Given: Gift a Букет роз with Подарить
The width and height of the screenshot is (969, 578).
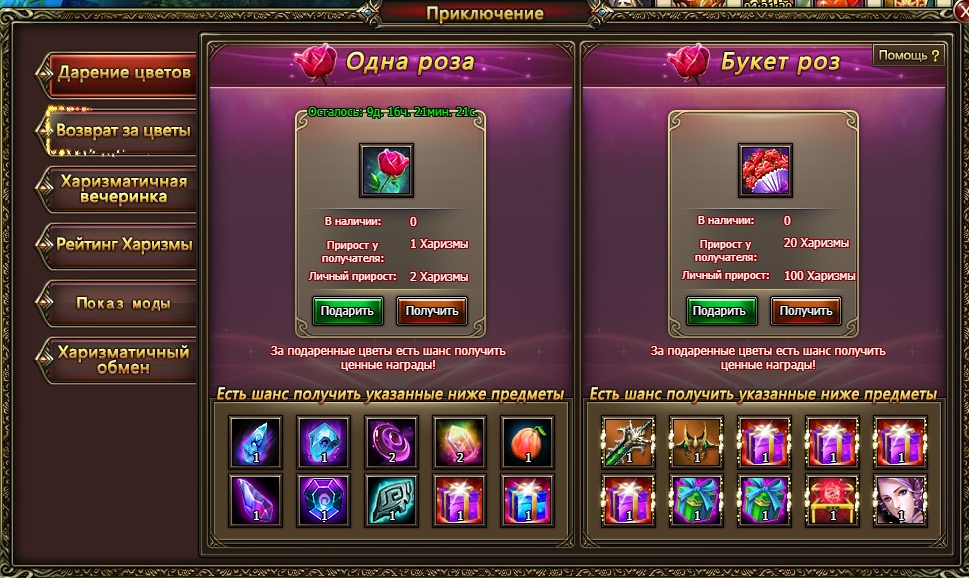Looking at the screenshot, I should 720,311.
